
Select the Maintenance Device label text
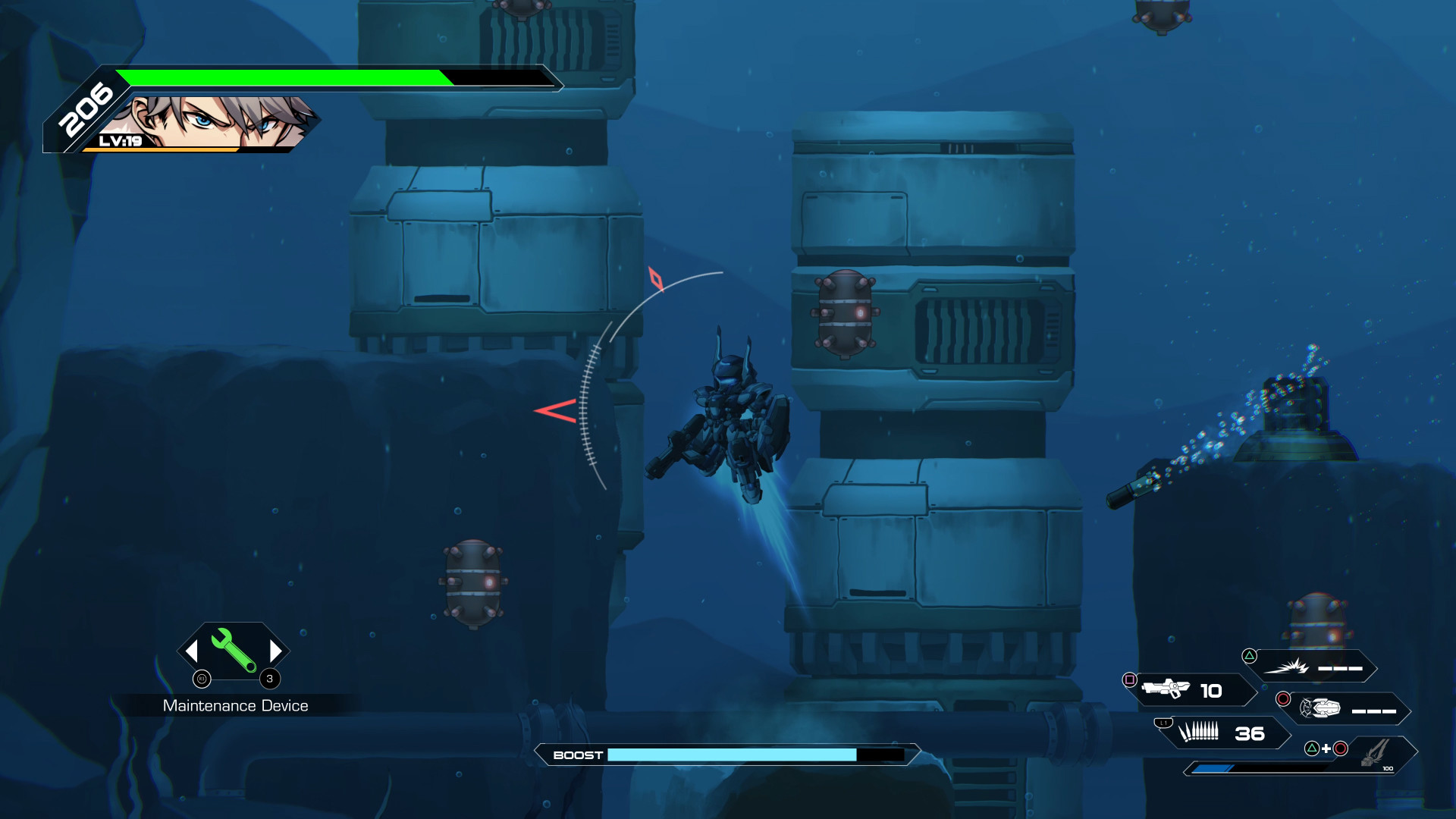[235, 705]
